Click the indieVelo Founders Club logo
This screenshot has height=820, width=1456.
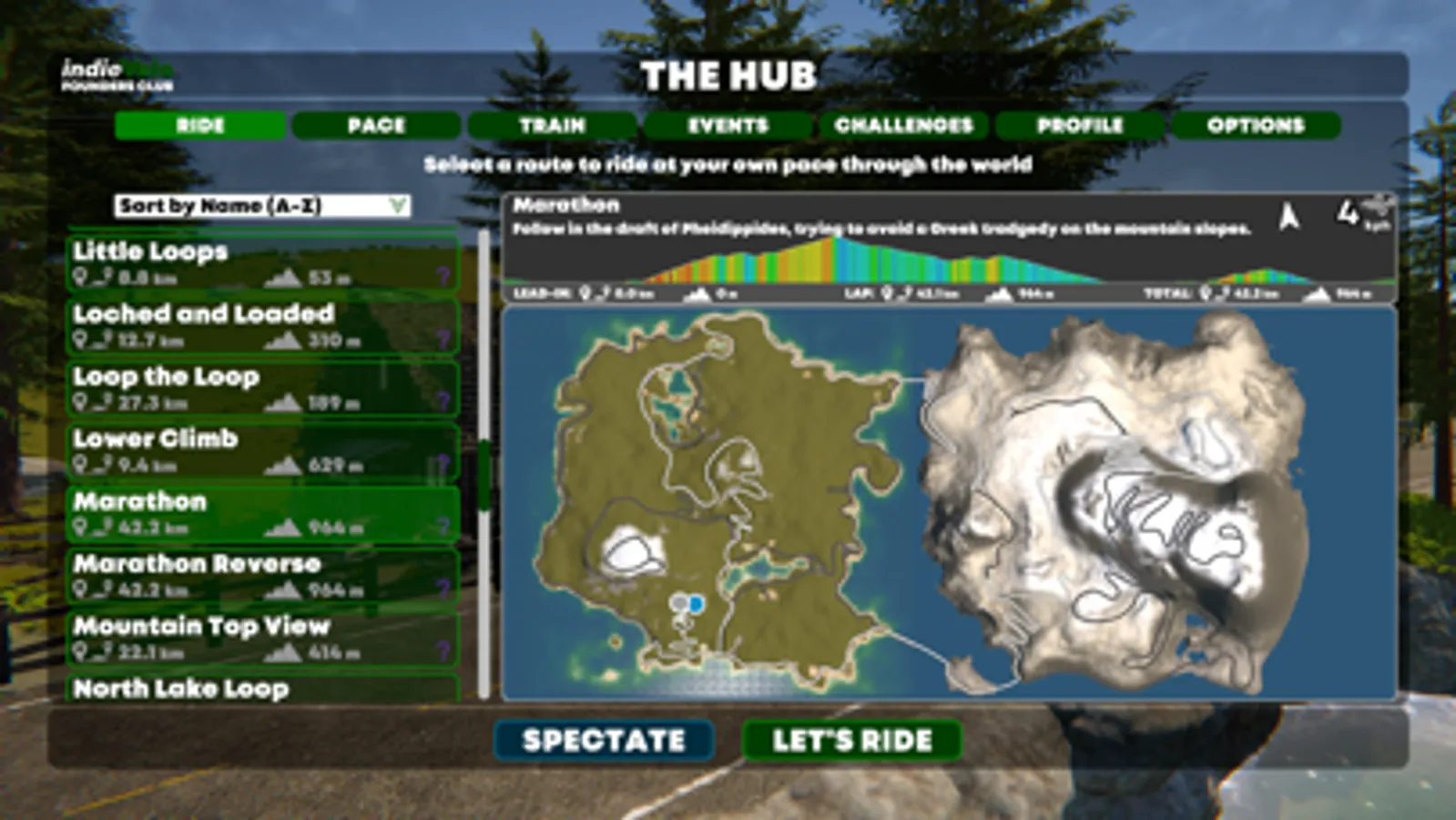(x=118, y=76)
